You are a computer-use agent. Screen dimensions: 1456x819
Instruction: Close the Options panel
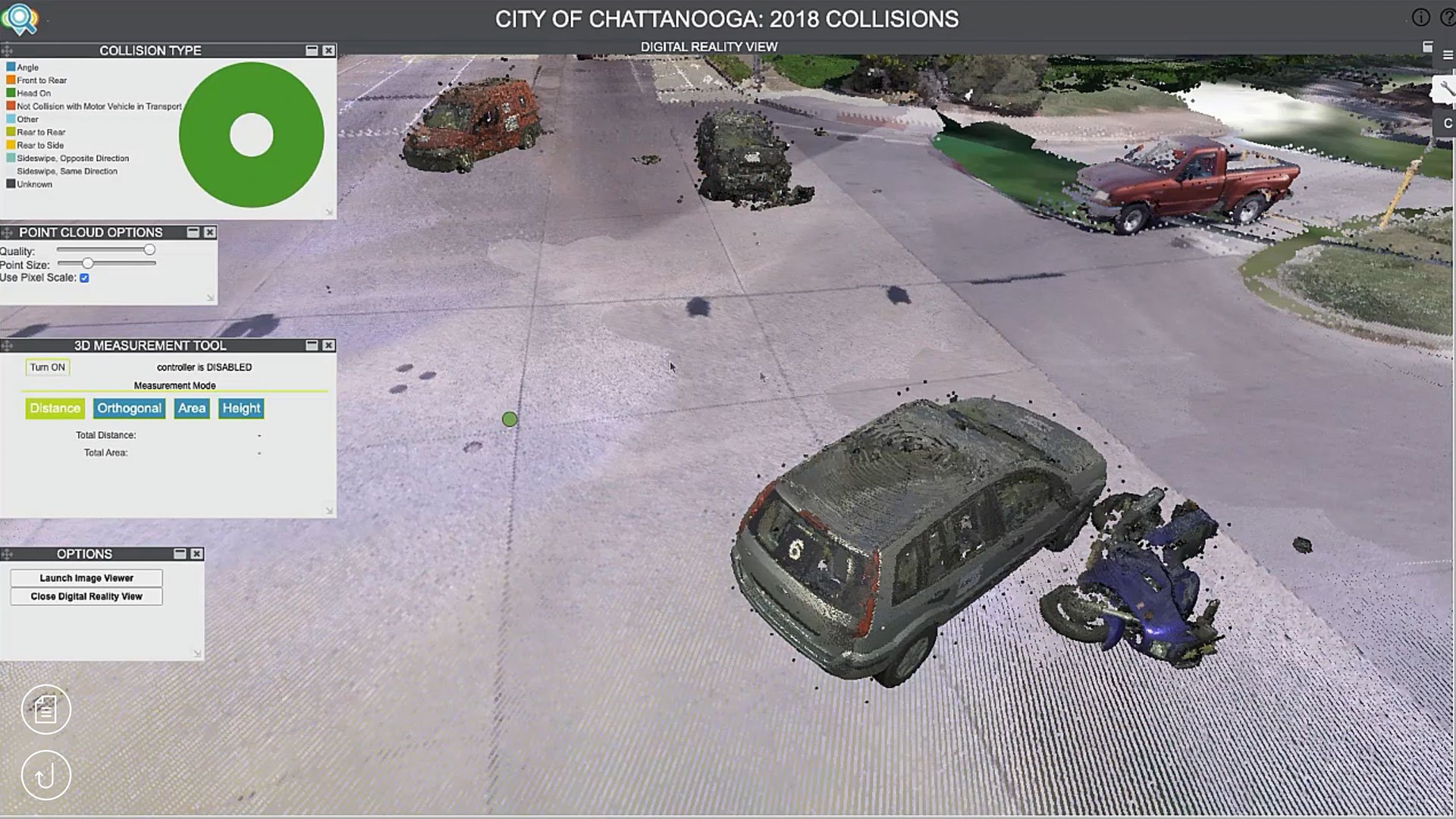tap(196, 554)
